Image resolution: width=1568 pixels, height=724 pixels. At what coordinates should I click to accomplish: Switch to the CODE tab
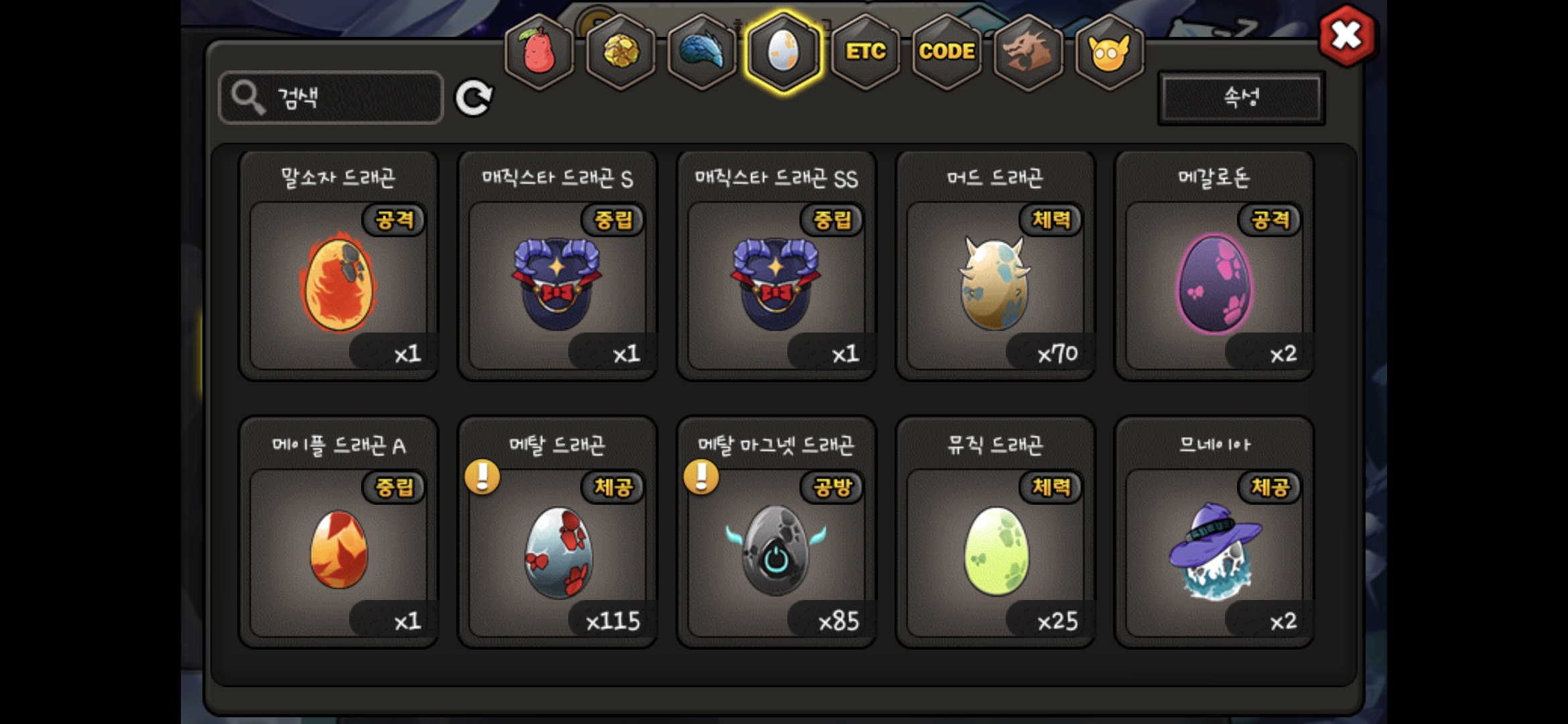pyautogui.click(x=946, y=52)
